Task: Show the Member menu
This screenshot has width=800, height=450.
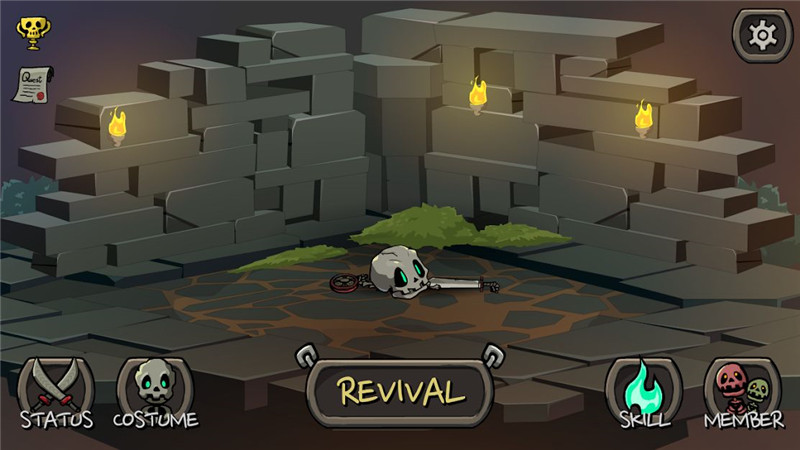Action: coord(743,391)
